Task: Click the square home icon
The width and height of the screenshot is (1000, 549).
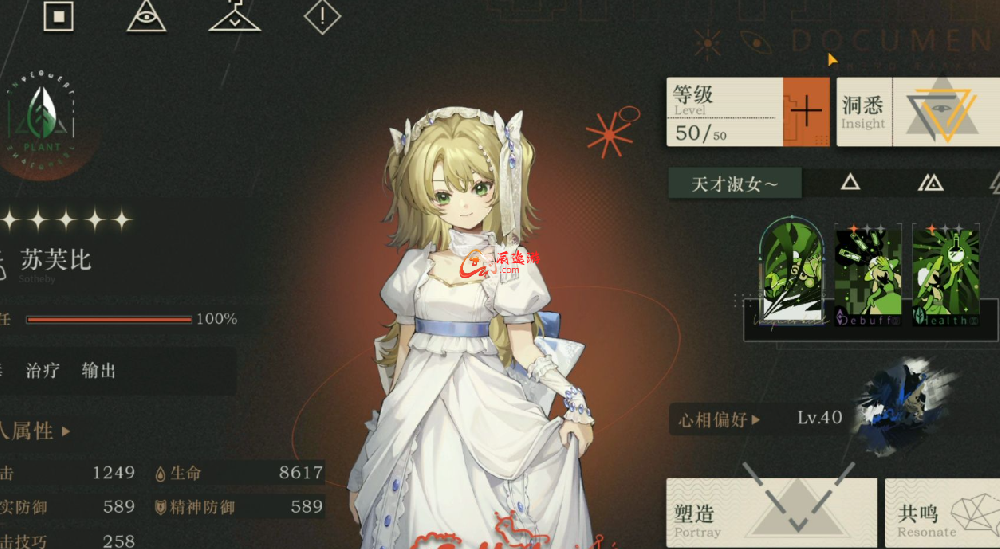Action: pos(59,15)
